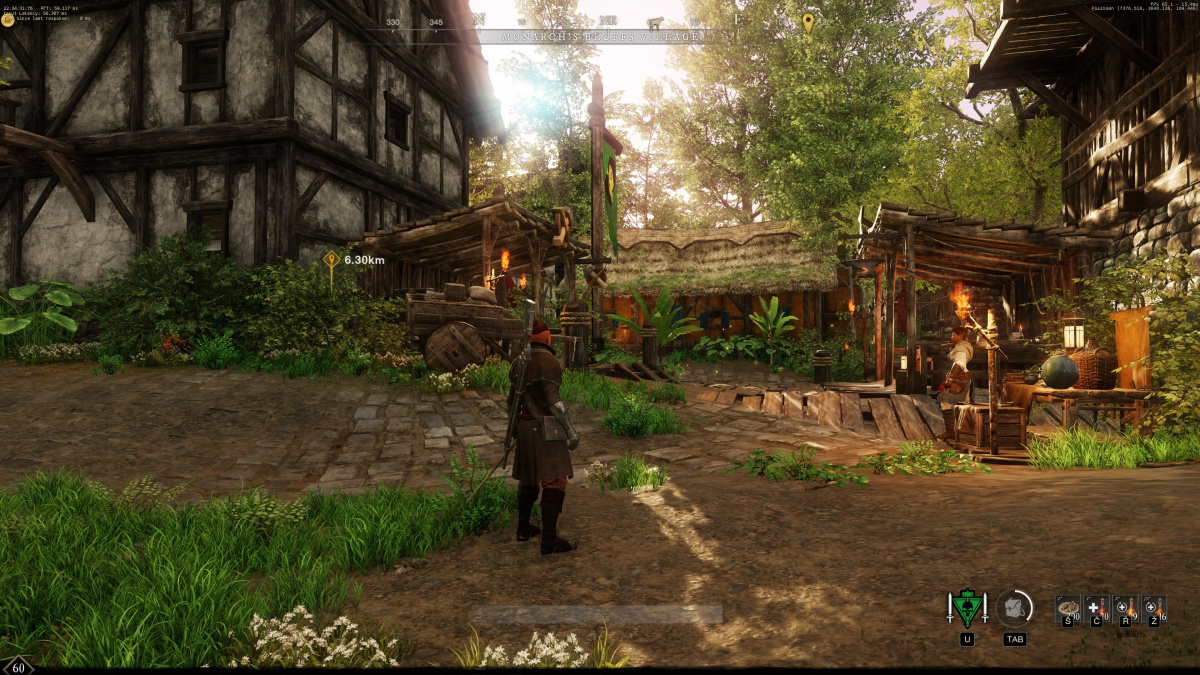Select the red health potion slot
The width and height of the screenshot is (1200, 675).
coord(1096,607)
